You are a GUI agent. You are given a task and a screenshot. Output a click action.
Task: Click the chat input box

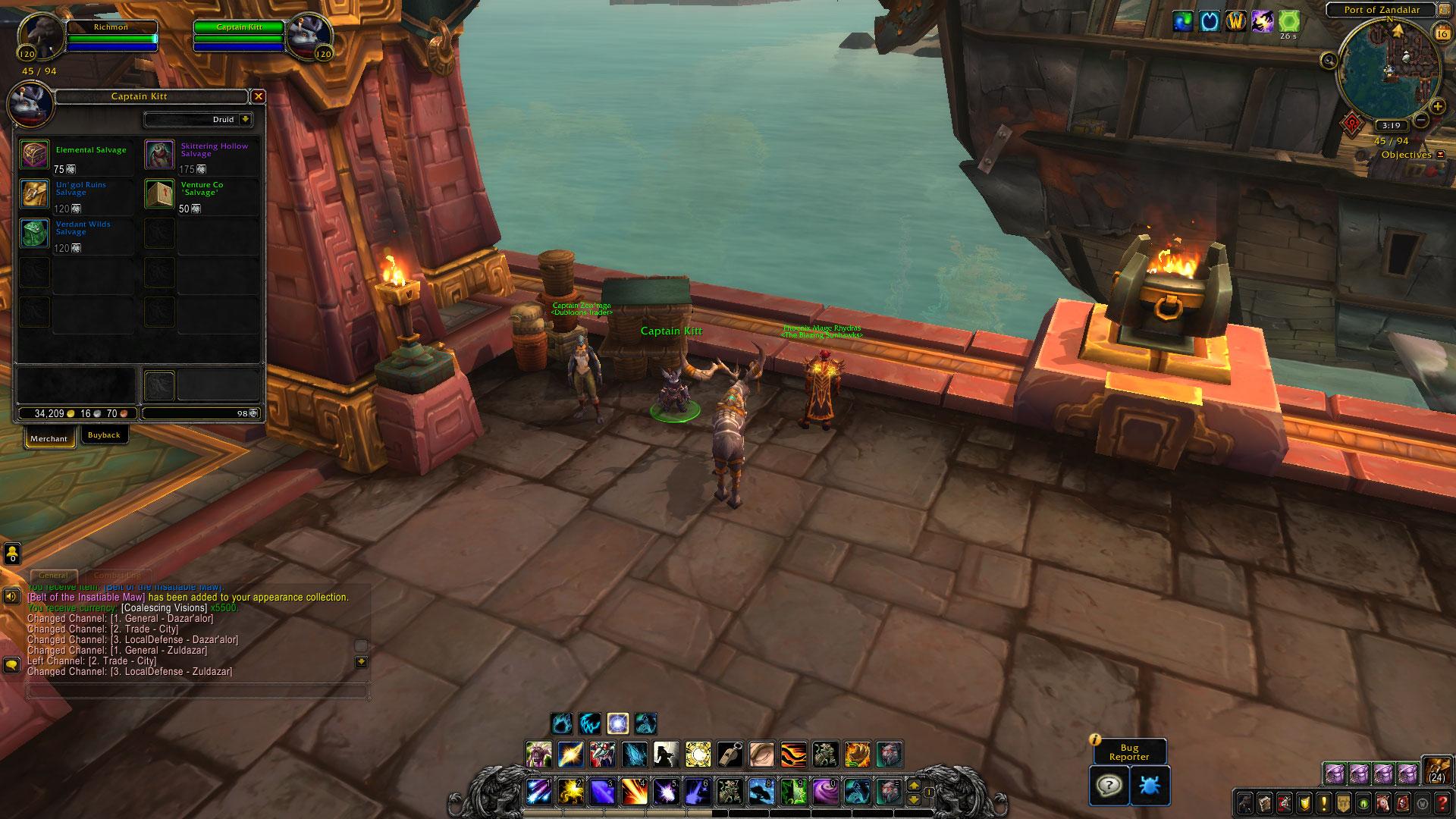(x=197, y=691)
